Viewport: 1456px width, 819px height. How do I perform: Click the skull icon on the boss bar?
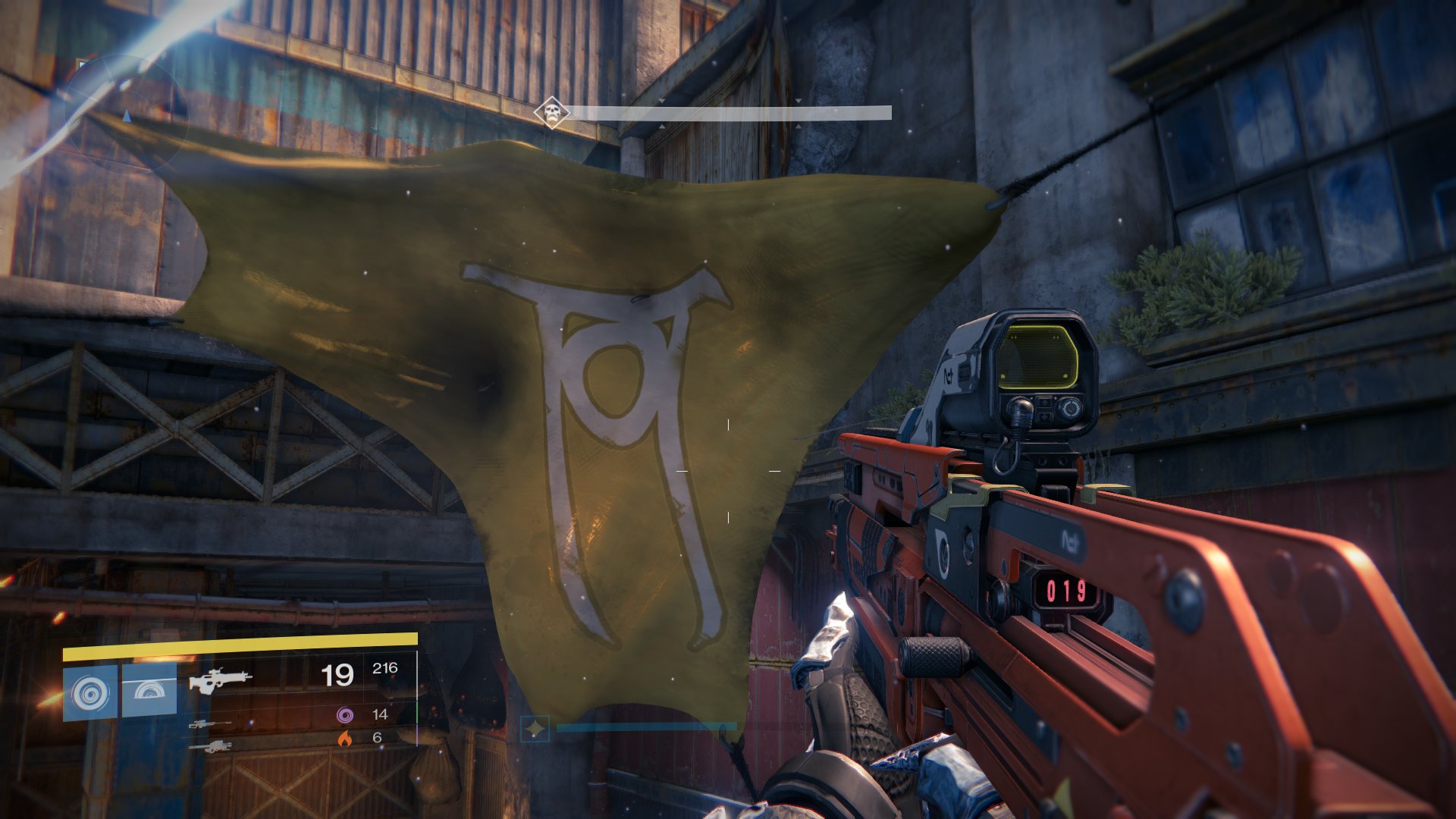(x=551, y=111)
